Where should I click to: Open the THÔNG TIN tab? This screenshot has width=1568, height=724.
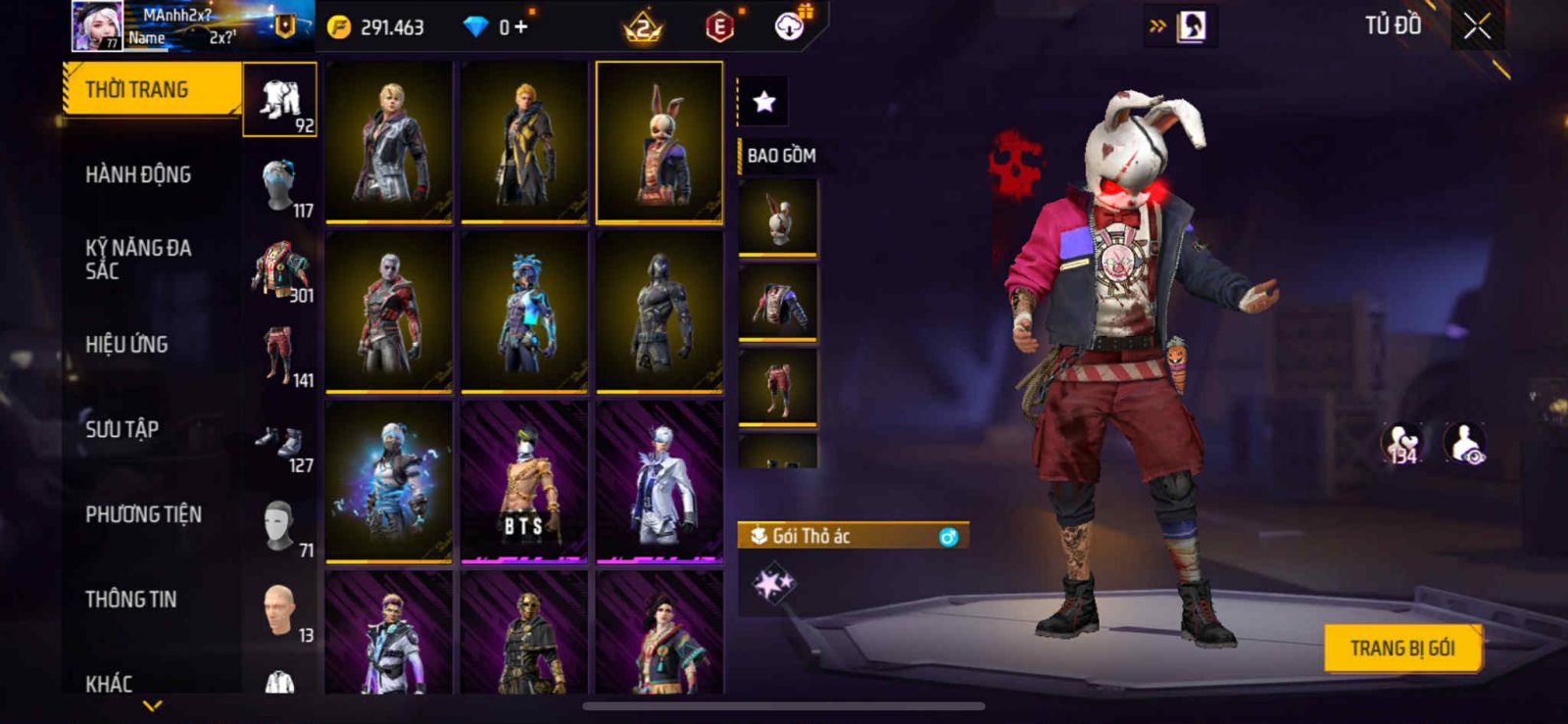pos(131,600)
